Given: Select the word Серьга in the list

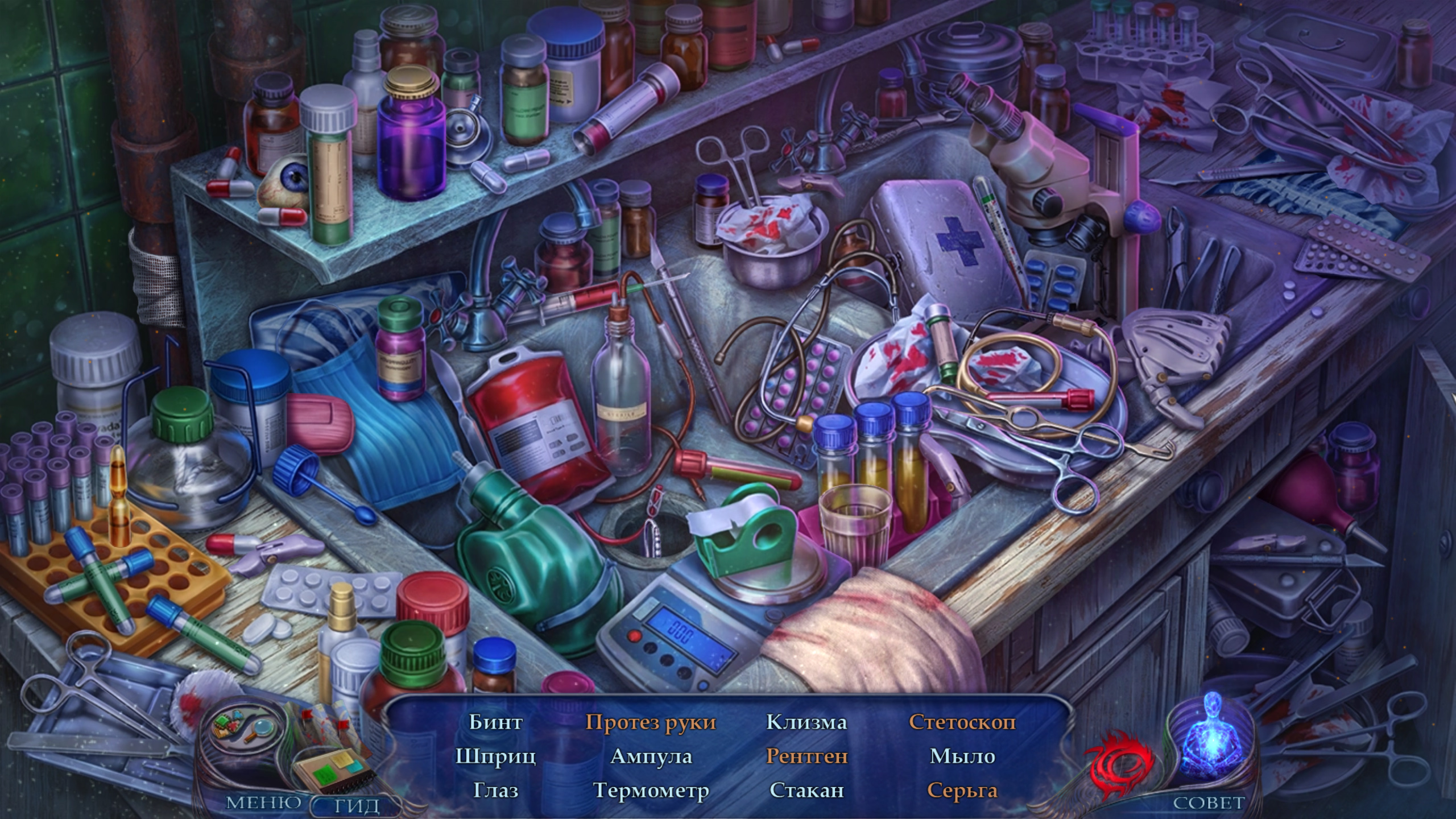Looking at the screenshot, I should click(x=962, y=789).
